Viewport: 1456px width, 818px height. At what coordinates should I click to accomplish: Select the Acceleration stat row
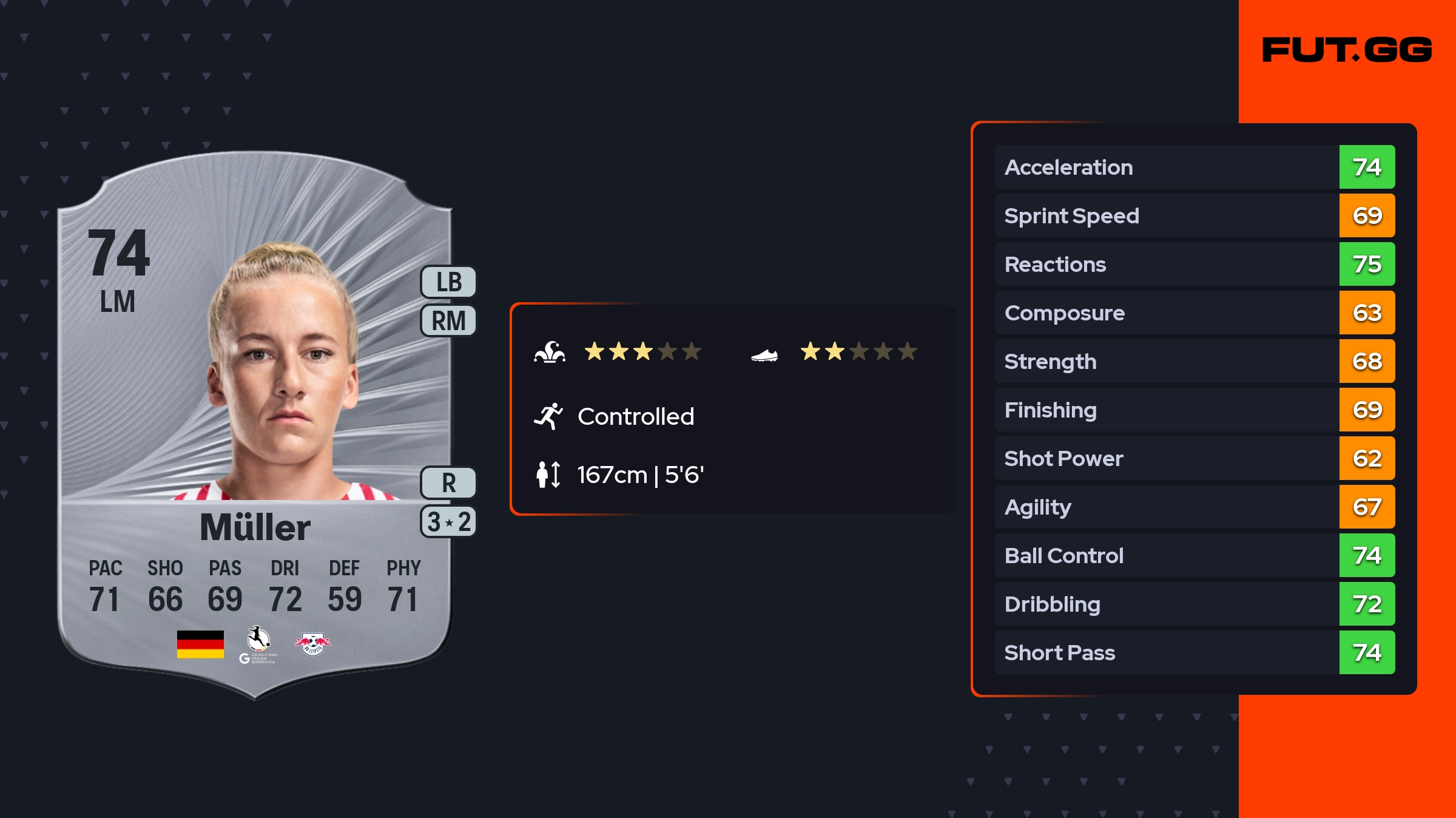[x=1194, y=167]
